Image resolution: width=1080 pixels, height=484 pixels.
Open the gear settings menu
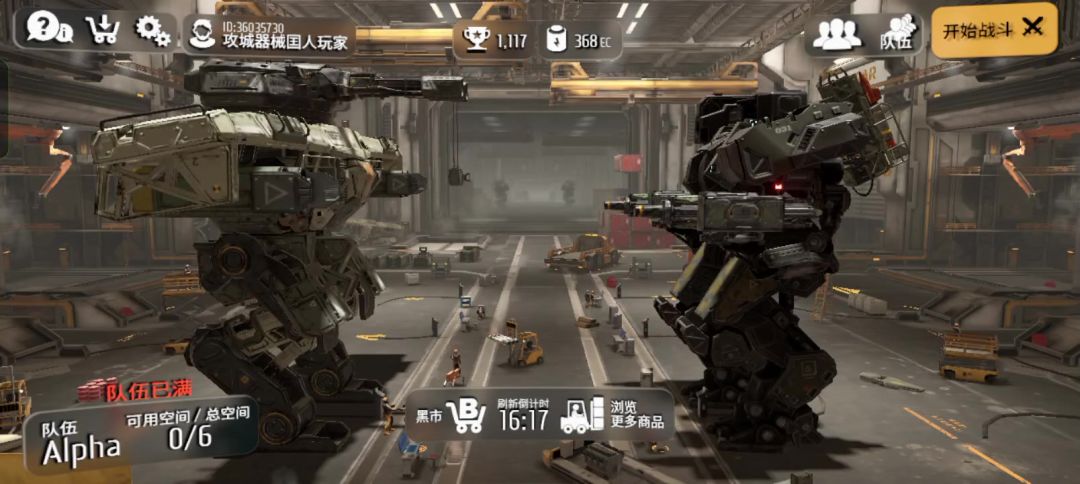153,31
